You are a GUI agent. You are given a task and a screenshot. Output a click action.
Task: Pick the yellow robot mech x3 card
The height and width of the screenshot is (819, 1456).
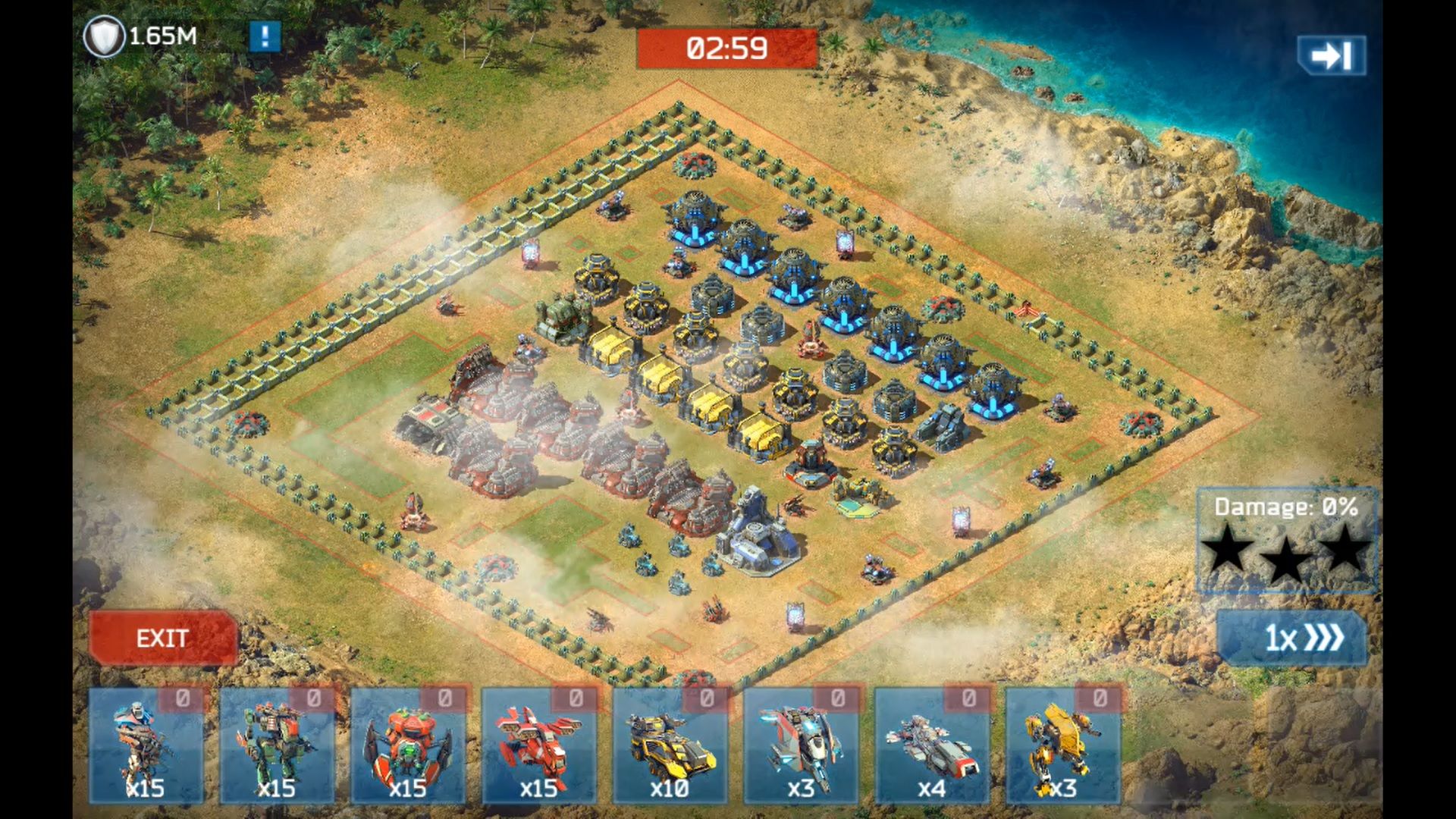1062,746
